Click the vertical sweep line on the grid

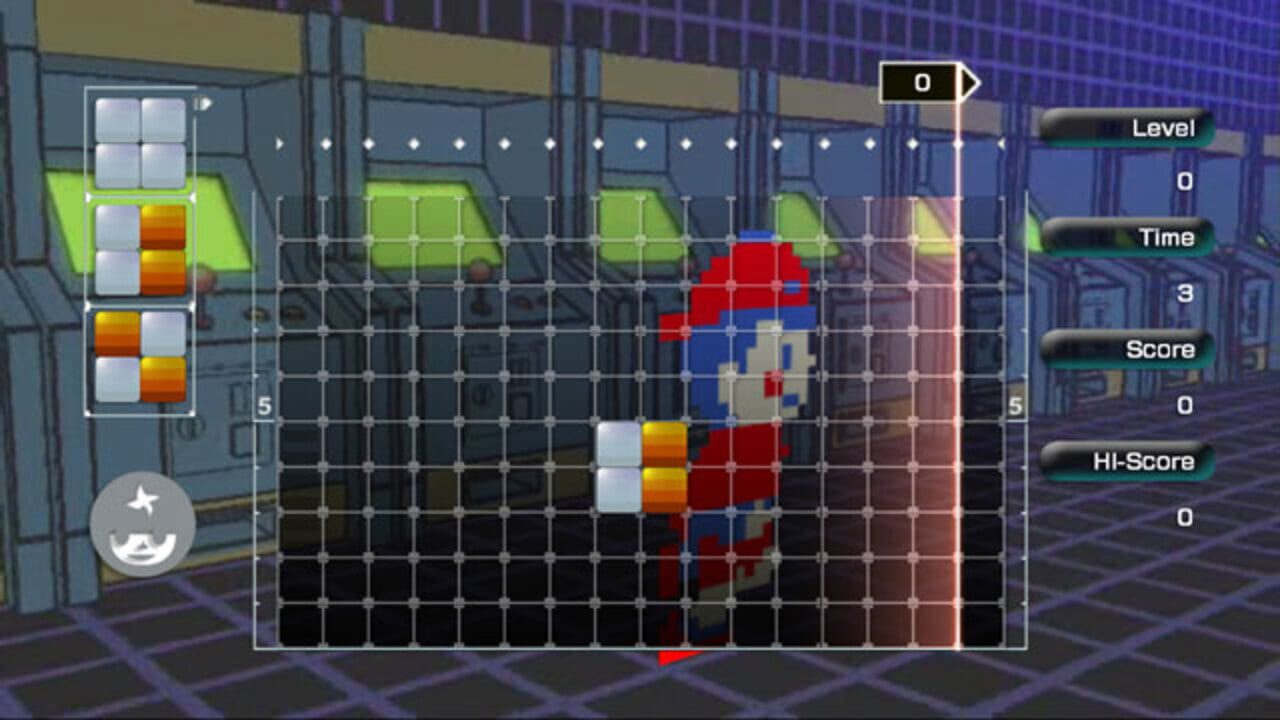tap(958, 400)
